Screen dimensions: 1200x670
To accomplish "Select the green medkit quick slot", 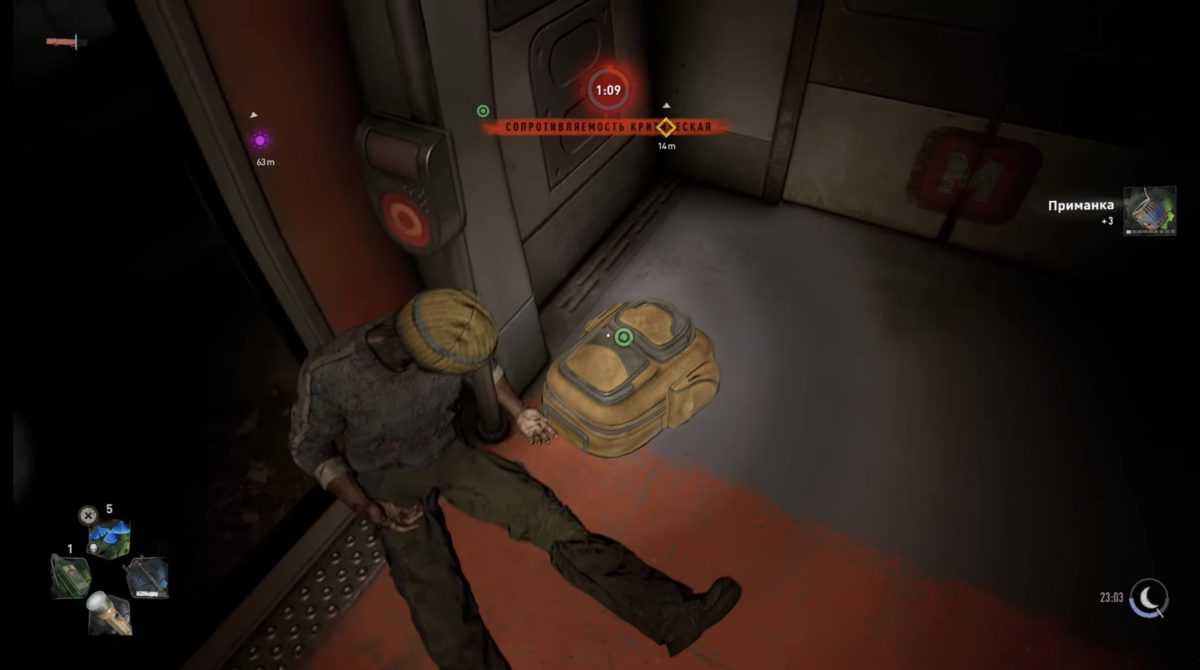I will [x=71, y=575].
